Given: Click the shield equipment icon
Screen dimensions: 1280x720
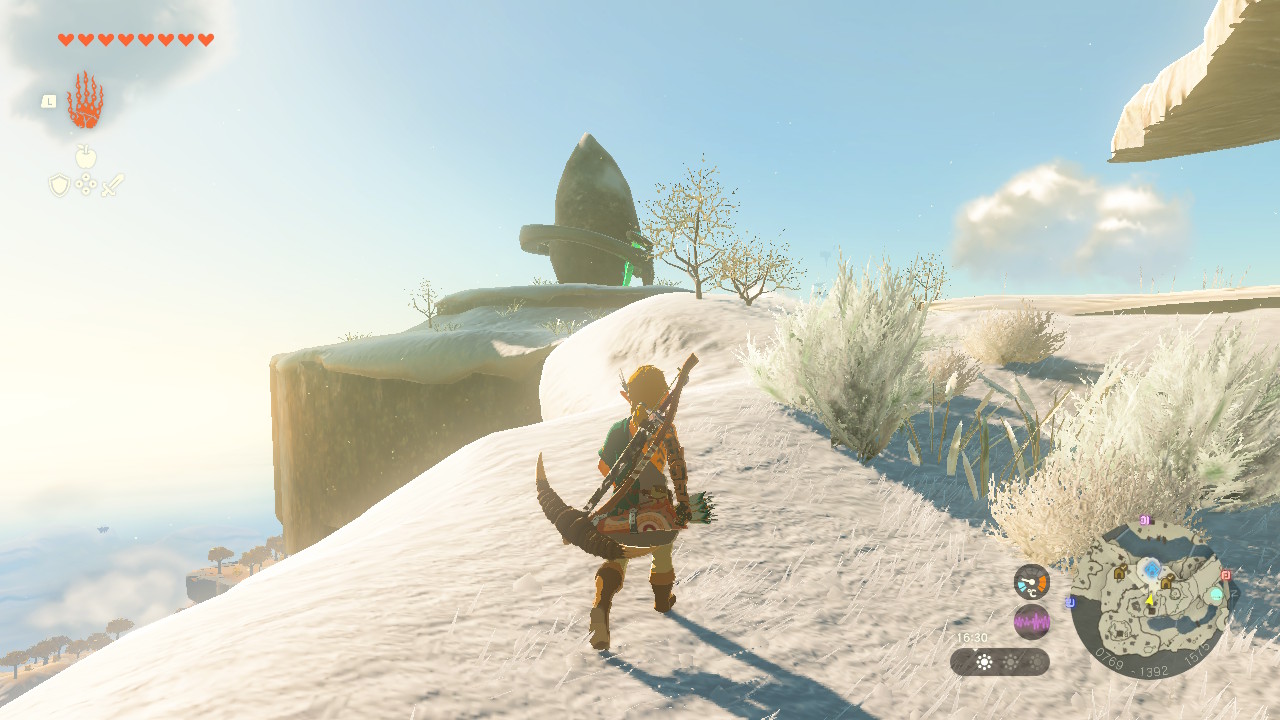Looking at the screenshot, I should 58,185.
